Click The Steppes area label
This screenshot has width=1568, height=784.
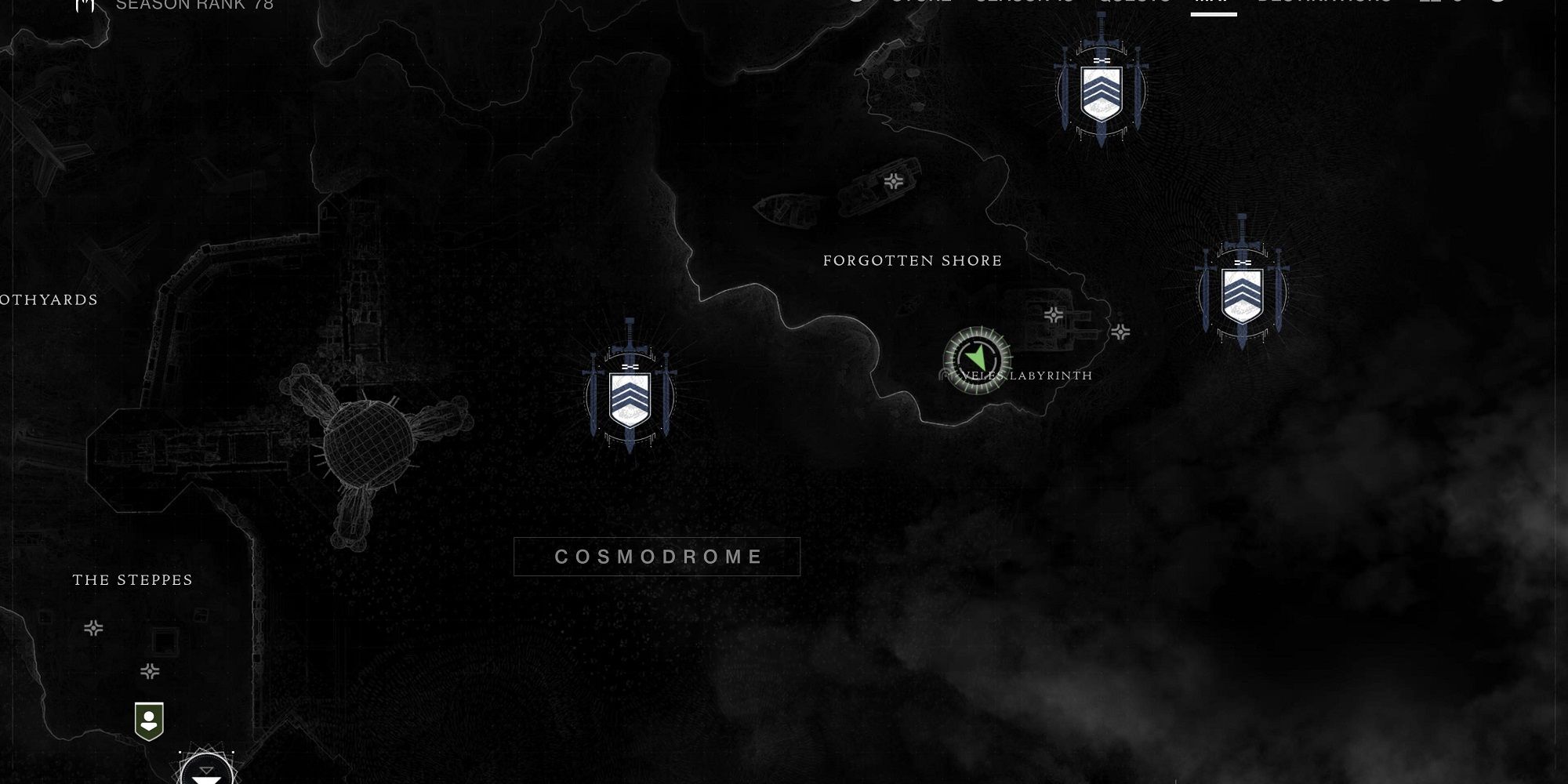132,580
